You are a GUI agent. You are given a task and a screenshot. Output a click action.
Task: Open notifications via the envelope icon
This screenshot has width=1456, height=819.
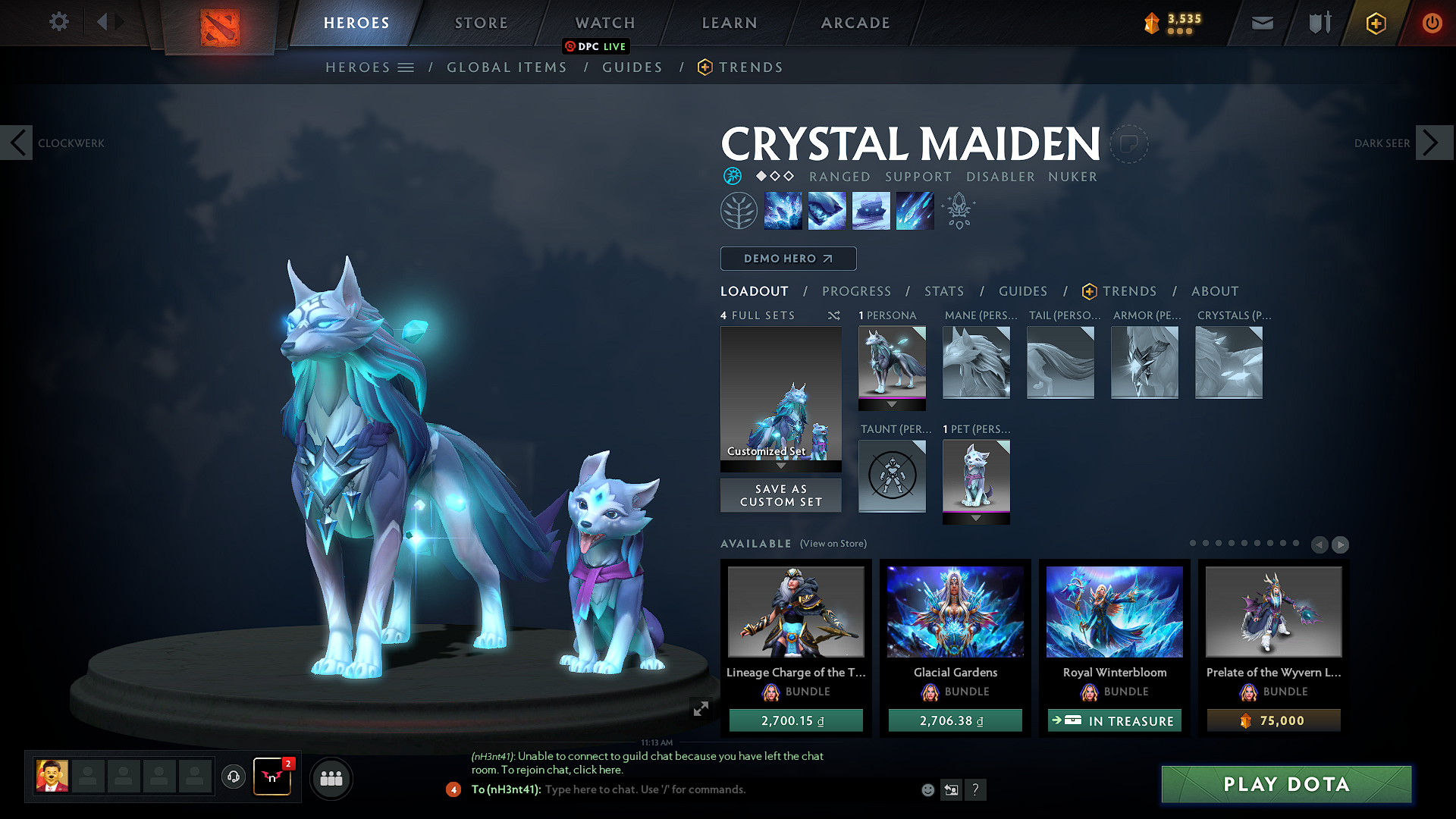pos(1261,22)
